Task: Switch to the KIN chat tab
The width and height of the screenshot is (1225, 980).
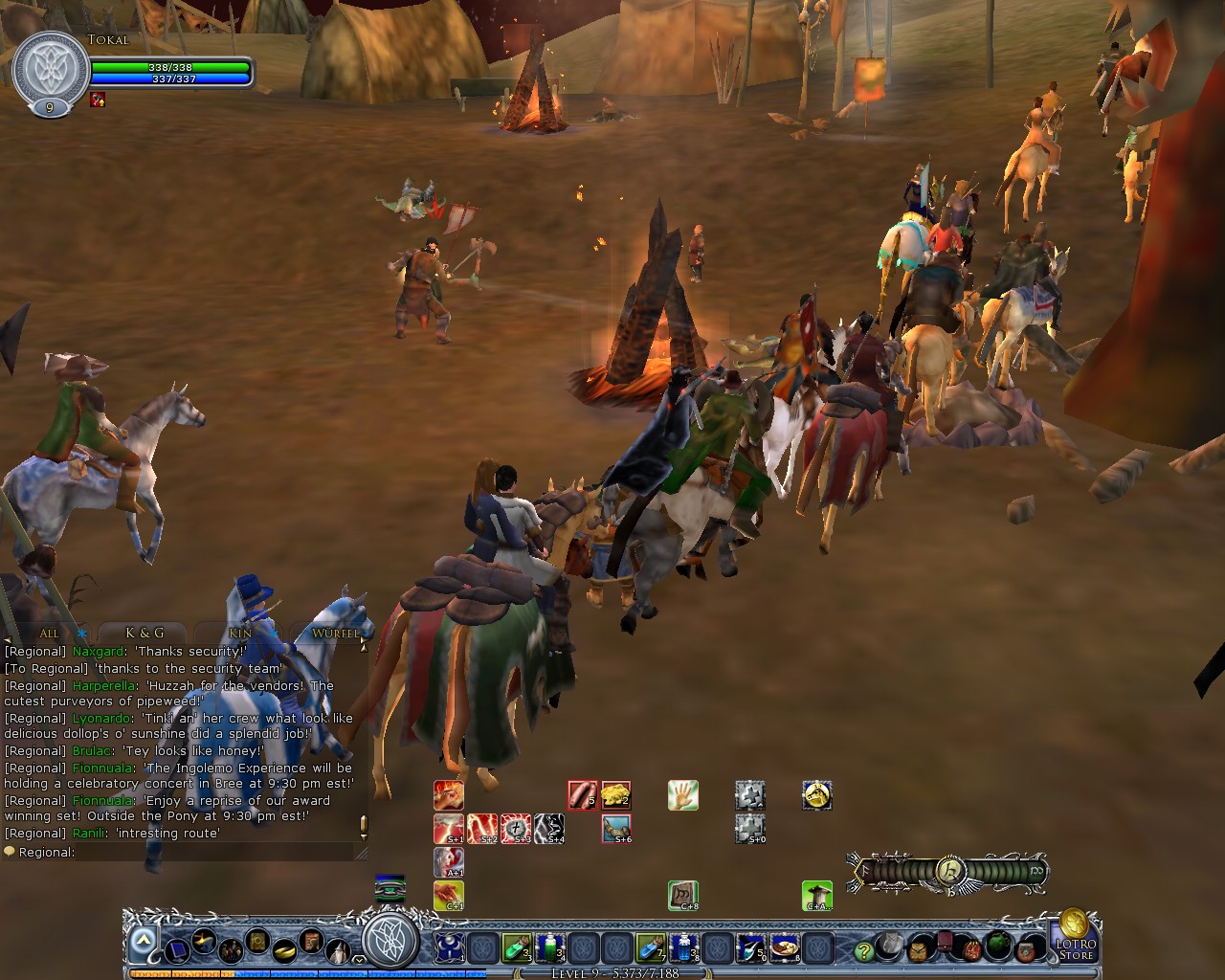Action: 240,634
